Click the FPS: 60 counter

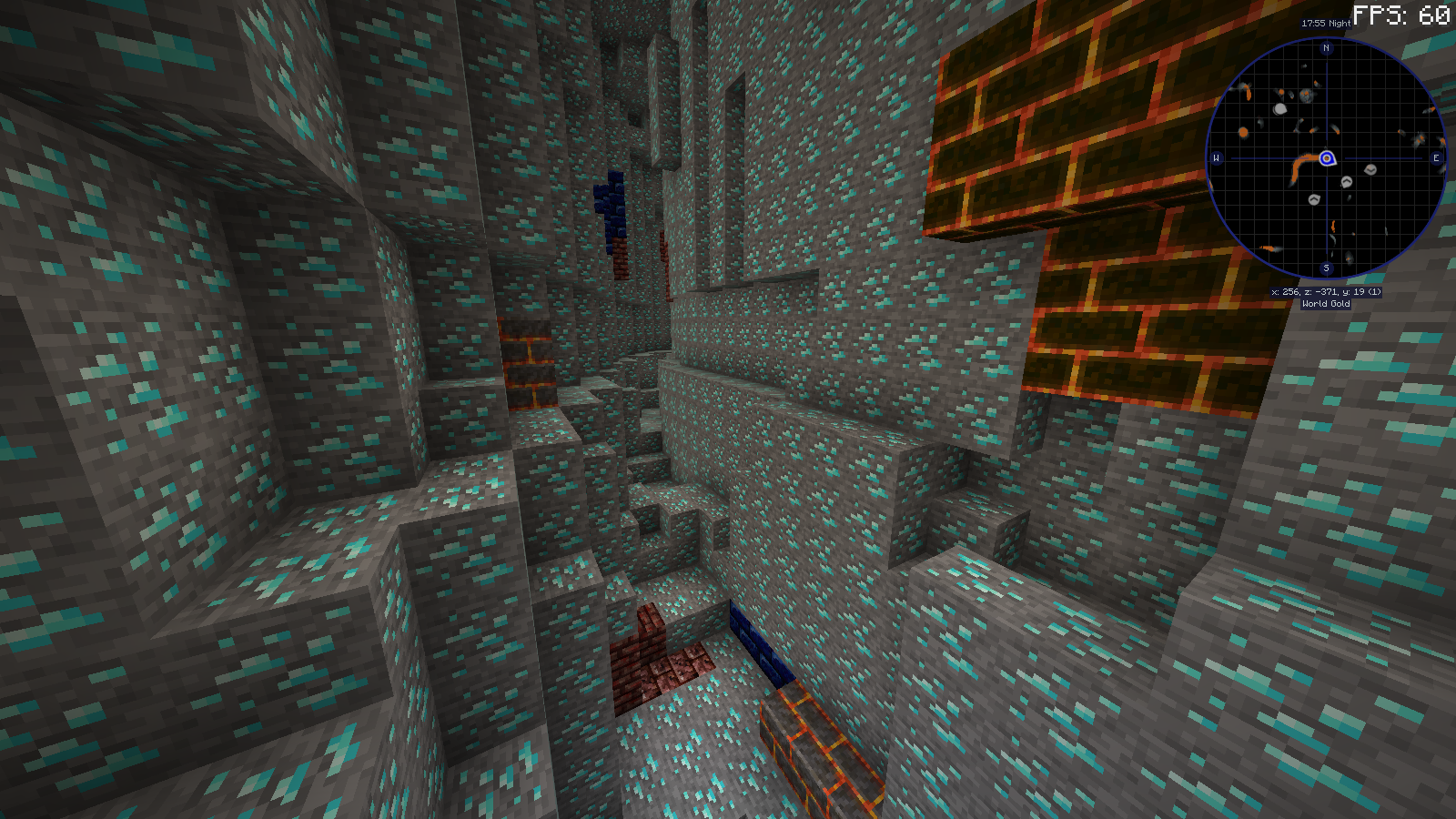coord(1401,14)
